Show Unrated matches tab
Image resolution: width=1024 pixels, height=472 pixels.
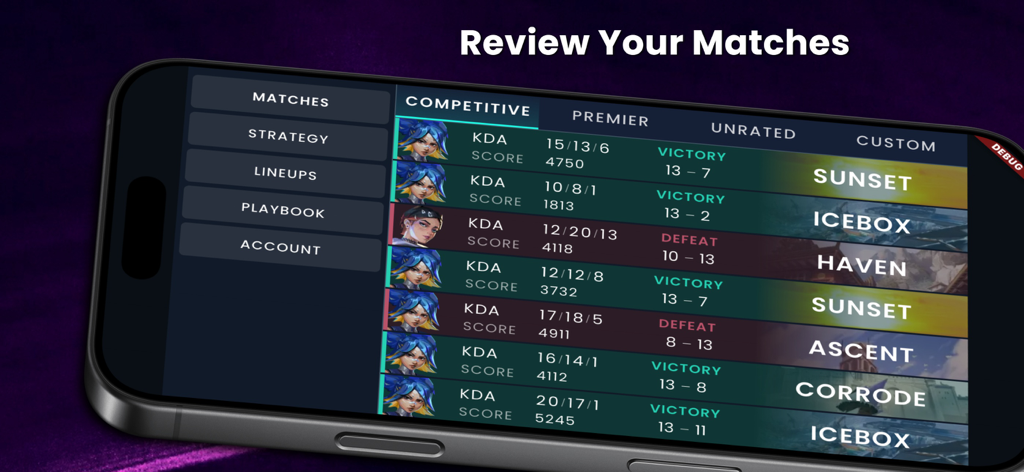(x=753, y=131)
